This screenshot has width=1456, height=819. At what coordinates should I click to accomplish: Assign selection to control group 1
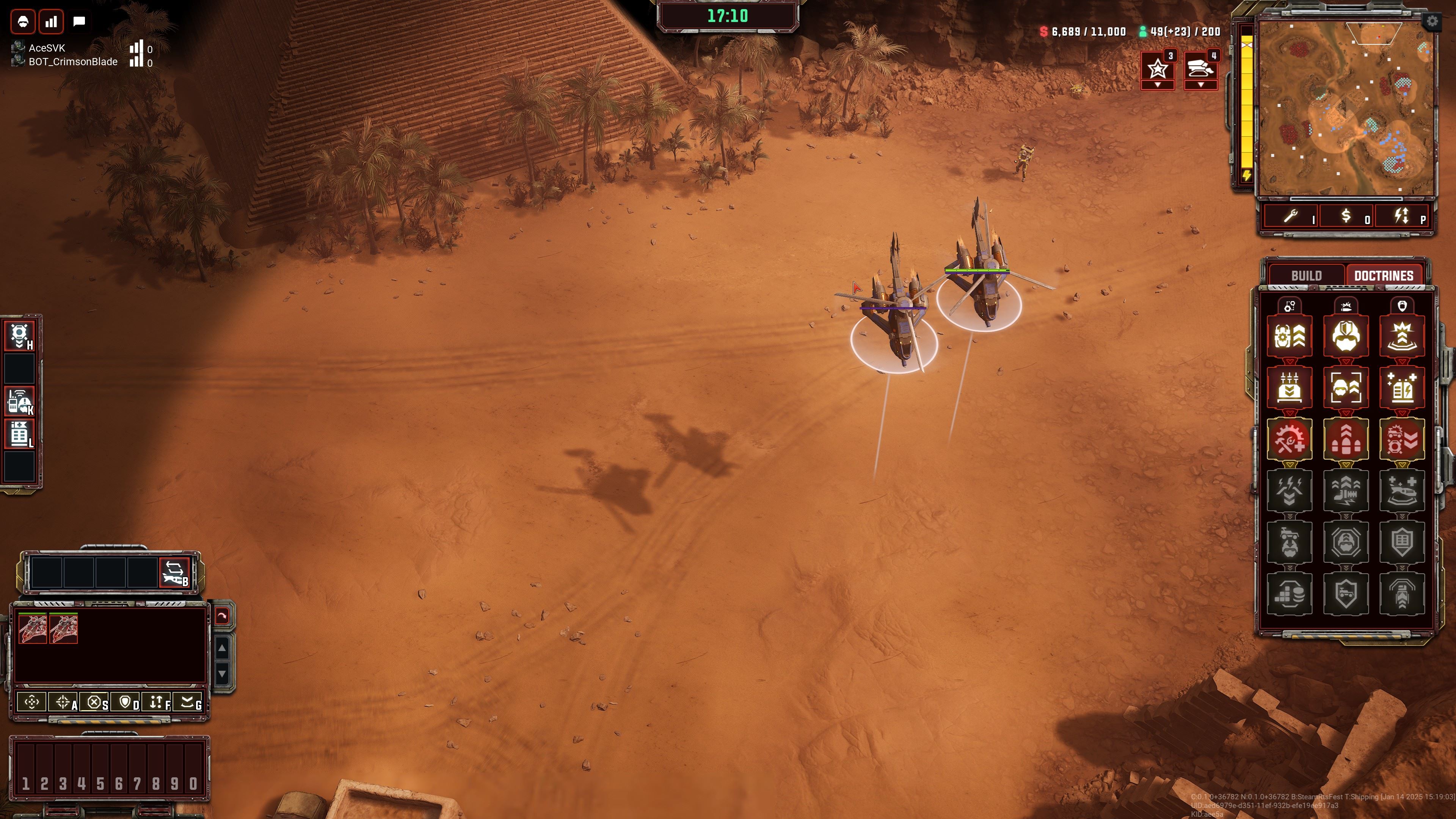tap(25, 783)
